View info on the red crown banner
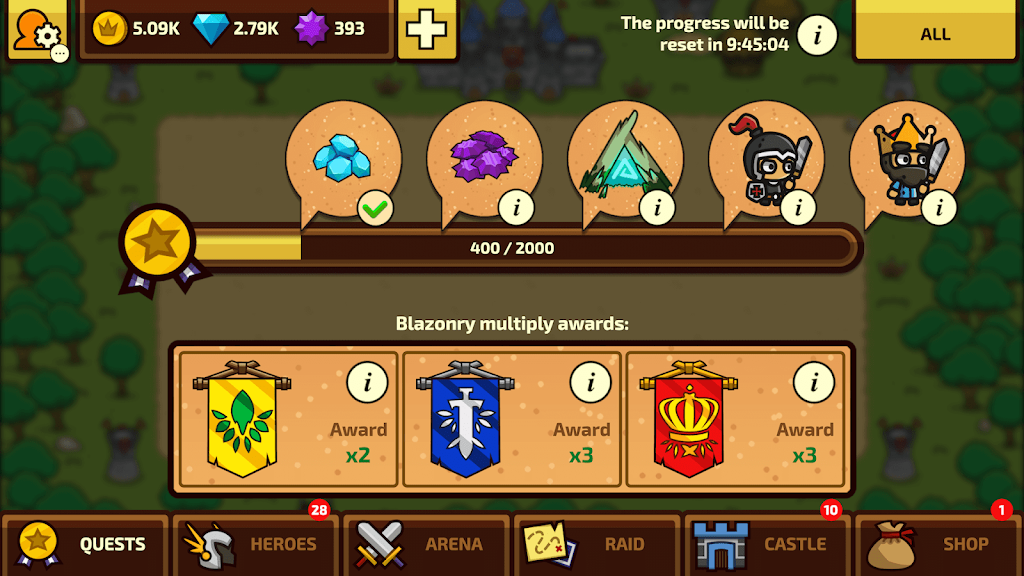Viewport: 1024px width, 576px height. click(x=814, y=381)
